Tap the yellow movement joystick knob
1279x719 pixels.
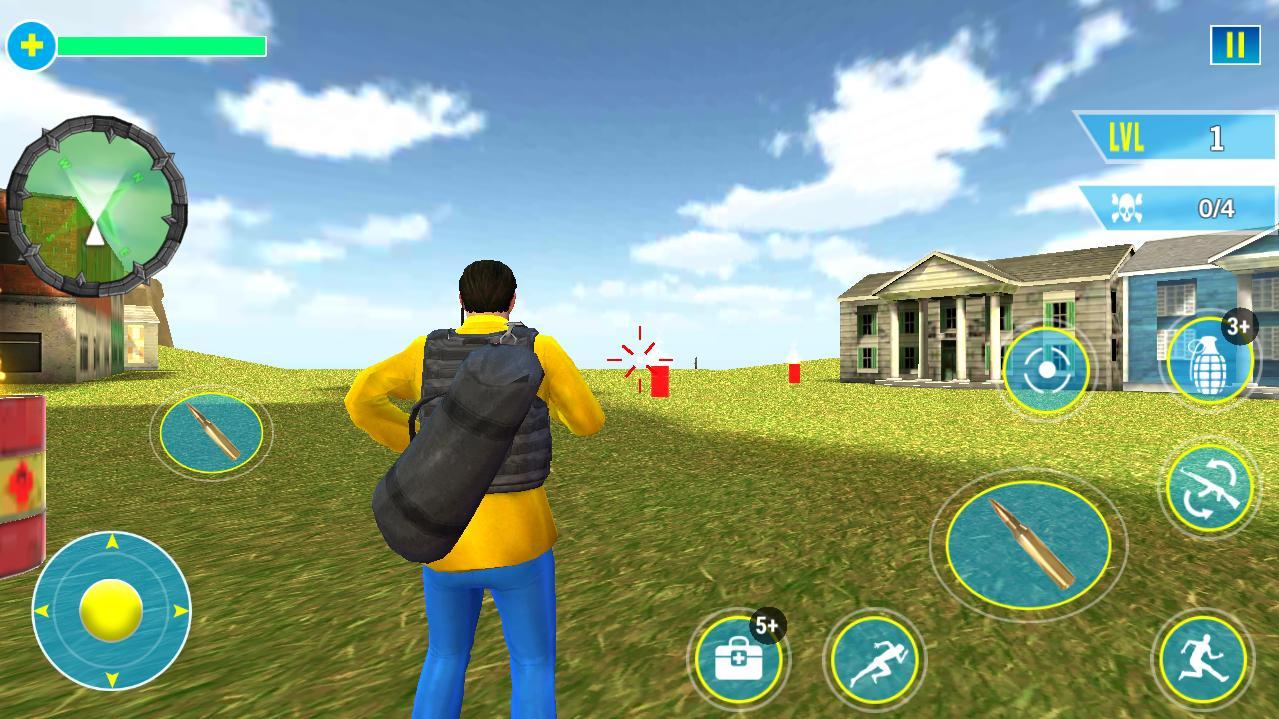click(111, 610)
